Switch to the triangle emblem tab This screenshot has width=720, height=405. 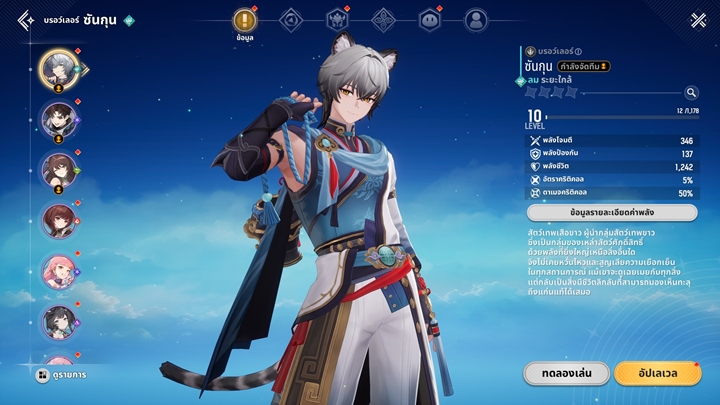pyautogui.click(x=291, y=20)
